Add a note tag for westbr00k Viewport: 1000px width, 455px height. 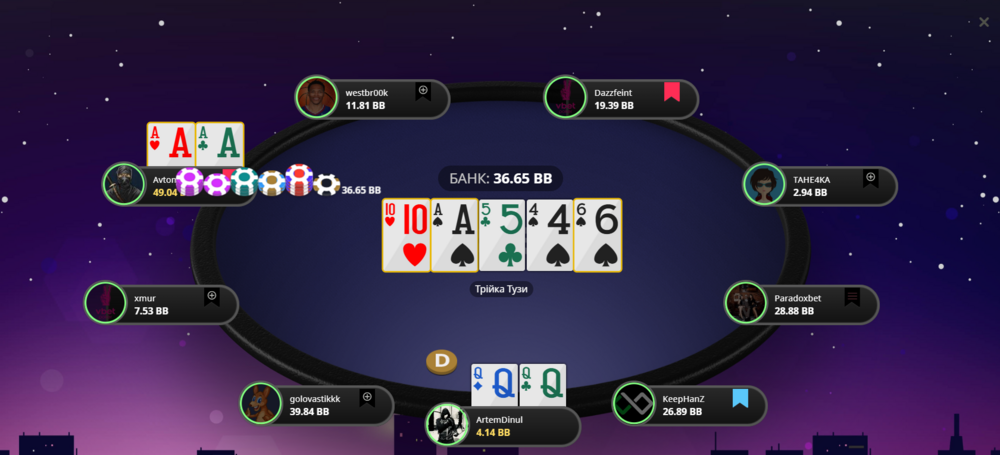(422, 91)
